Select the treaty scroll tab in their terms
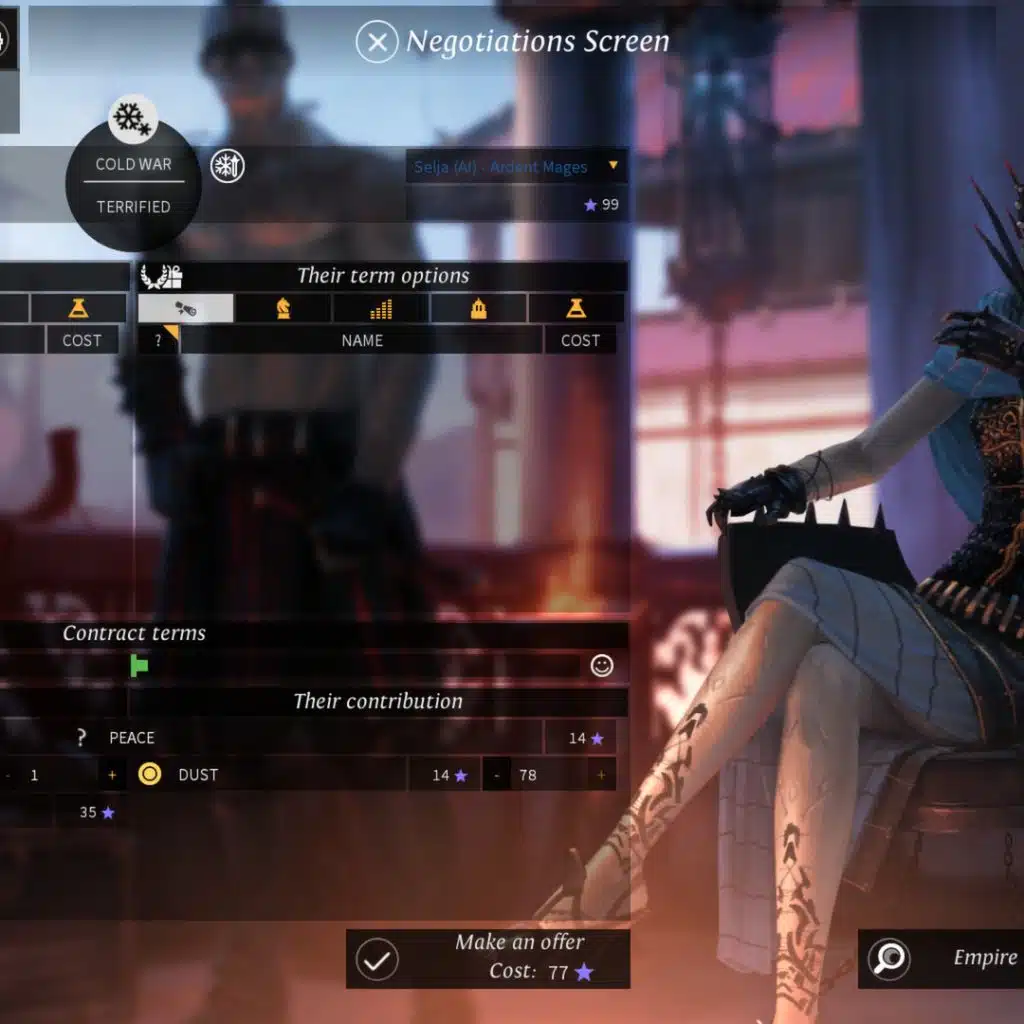The width and height of the screenshot is (1024, 1024). (x=186, y=308)
